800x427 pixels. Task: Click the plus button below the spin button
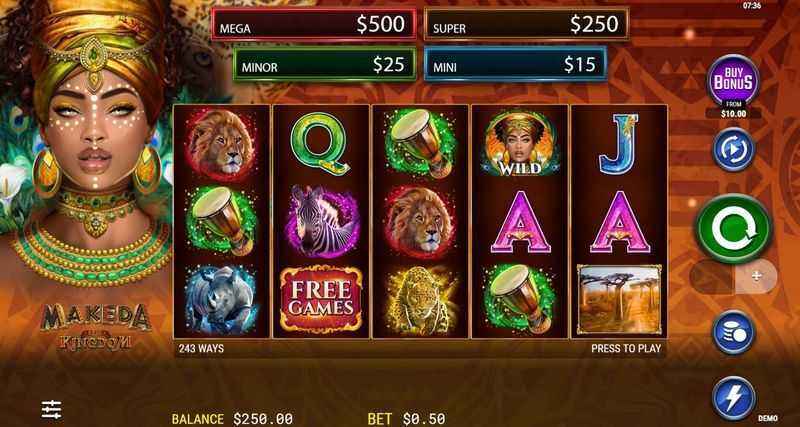757,276
